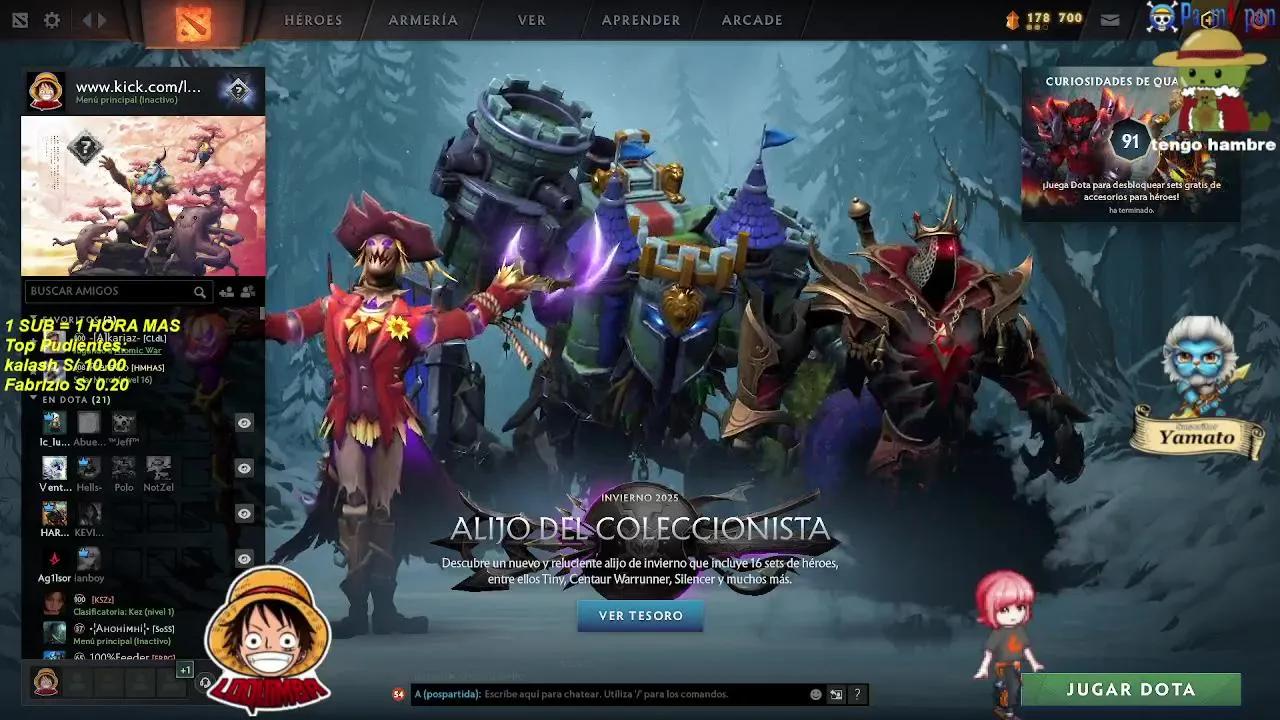Open the settings gear
This screenshot has width=1280, height=720.
(52, 19)
